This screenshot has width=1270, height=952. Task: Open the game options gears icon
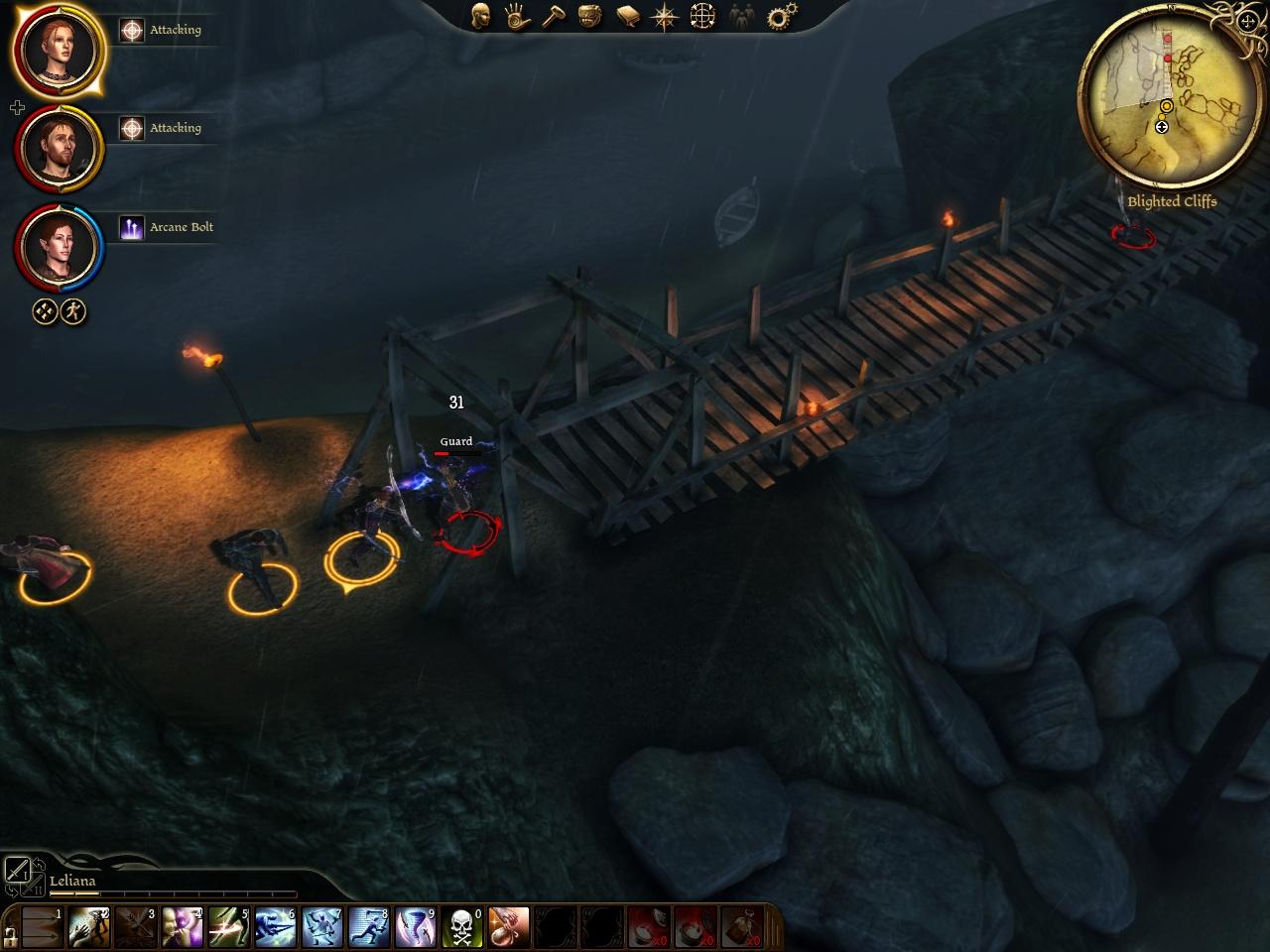[x=783, y=16]
